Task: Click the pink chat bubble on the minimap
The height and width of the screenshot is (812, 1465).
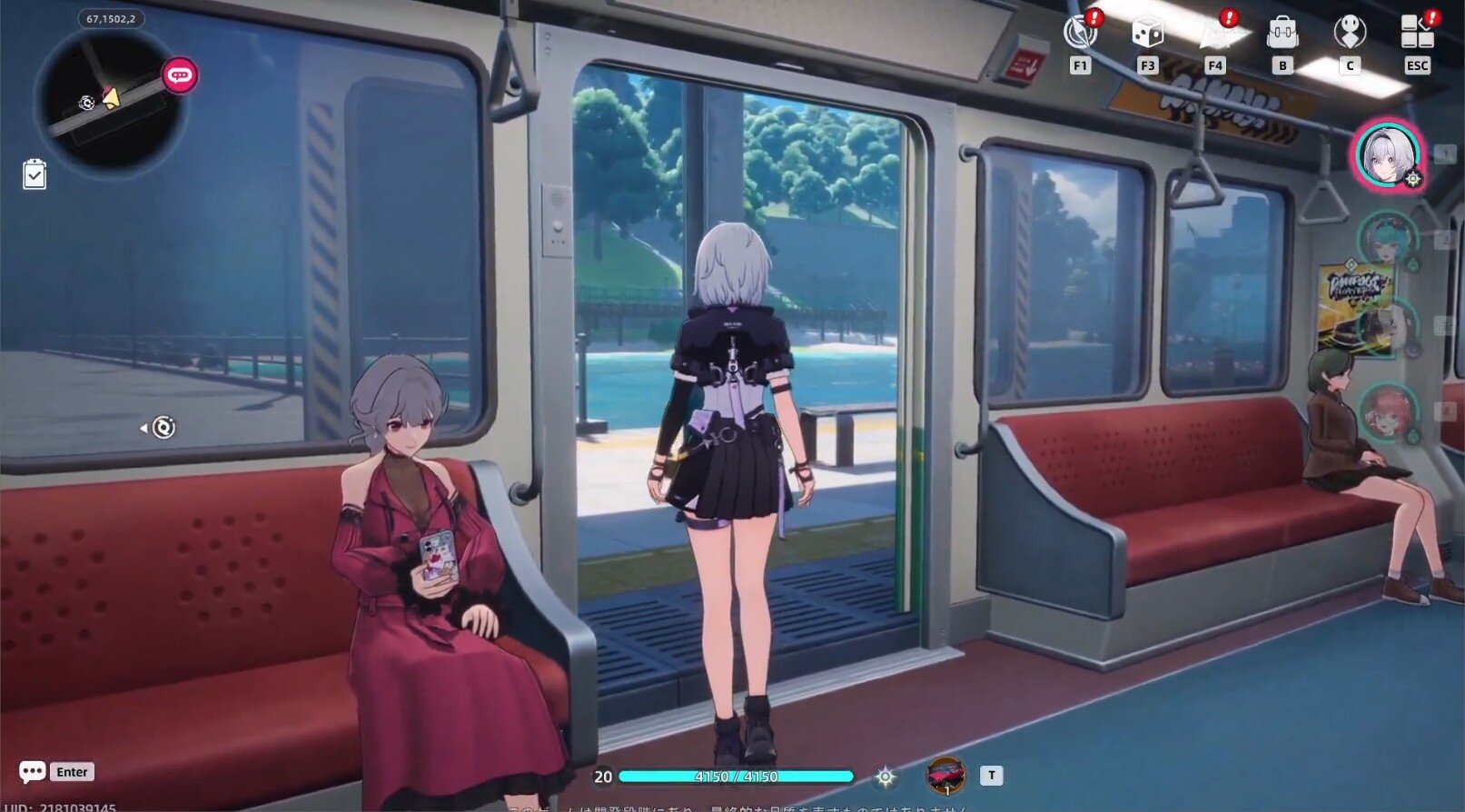Action: [x=178, y=76]
